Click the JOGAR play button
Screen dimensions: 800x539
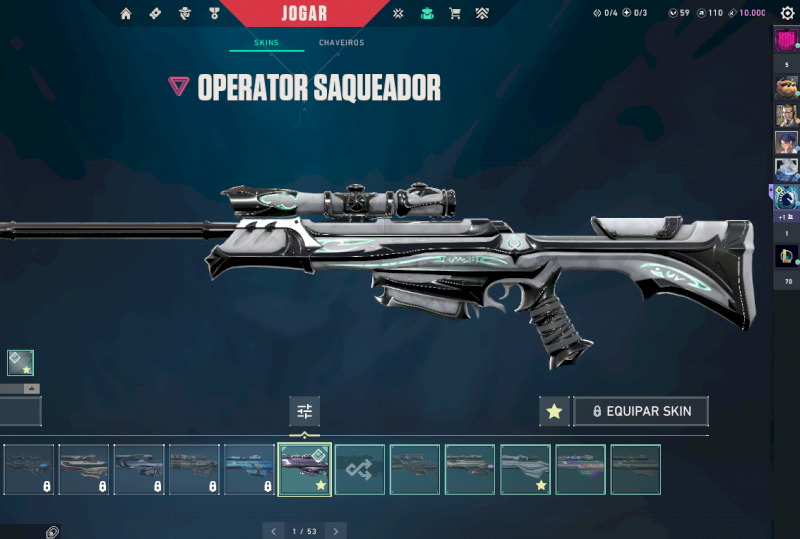[x=304, y=13]
